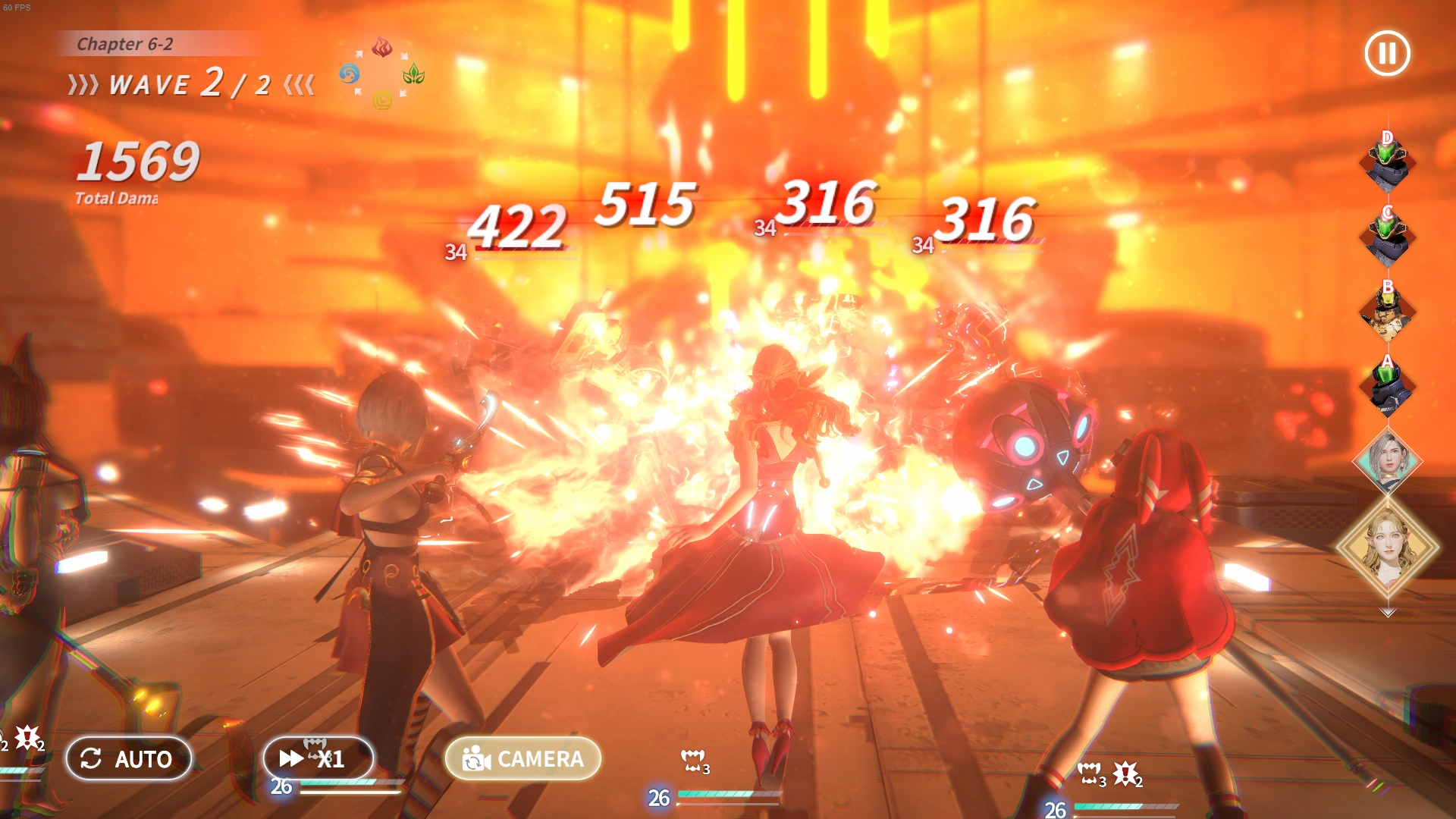Screen dimensions: 1456x819
Task: Select enemy C in turn order
Action: click(x=1387, y=237)
